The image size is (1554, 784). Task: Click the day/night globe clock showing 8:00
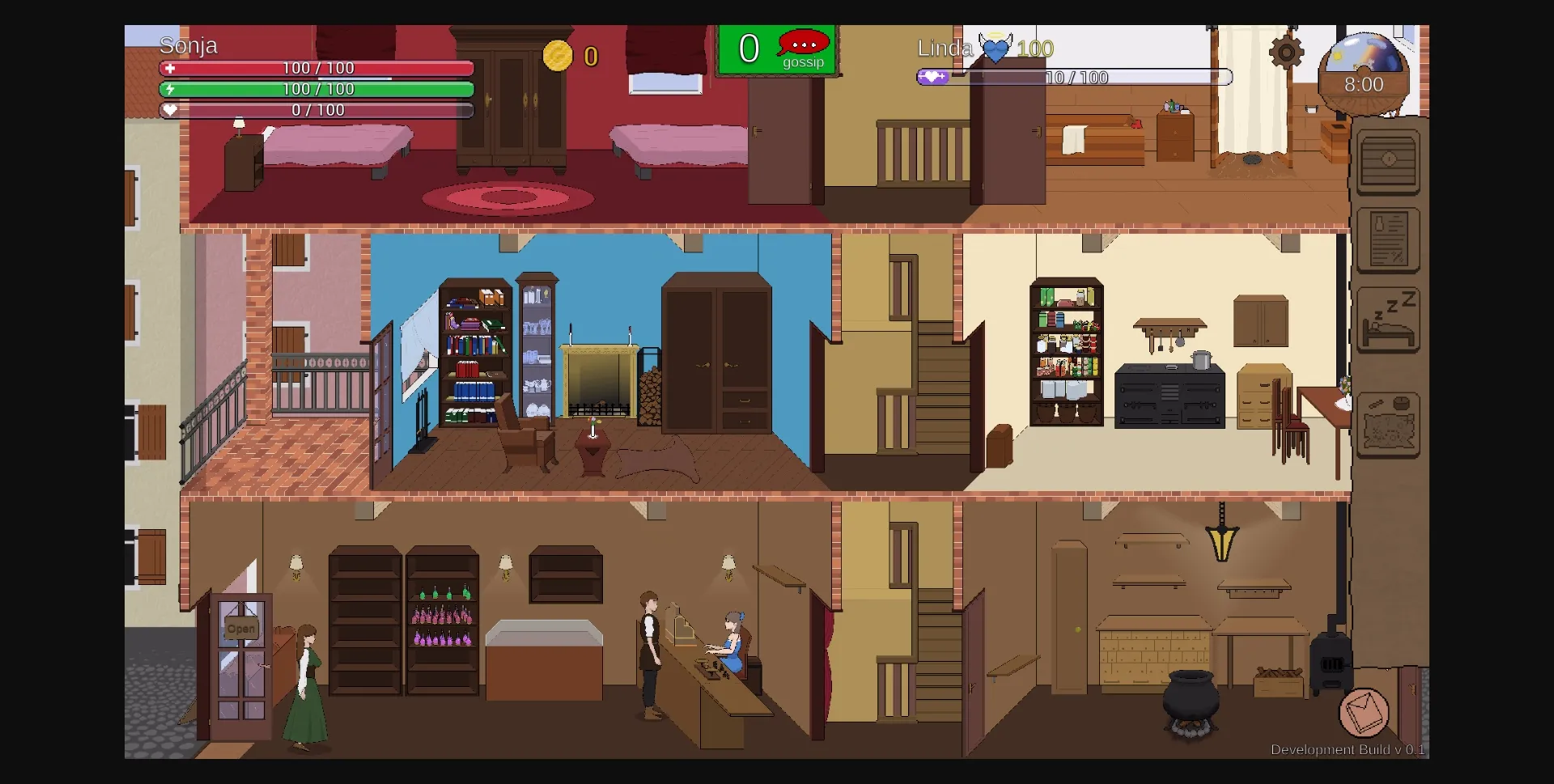click(1363, 73)
